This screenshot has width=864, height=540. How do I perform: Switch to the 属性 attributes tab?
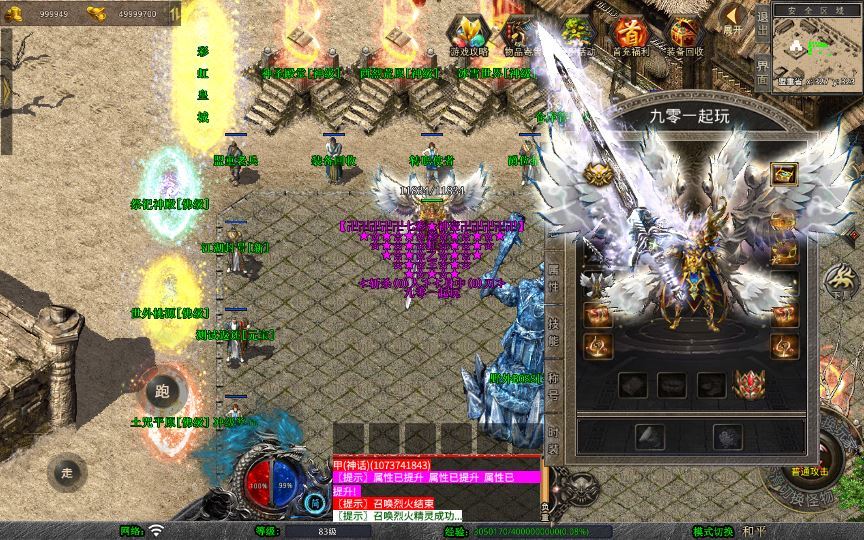pos(553,272)
